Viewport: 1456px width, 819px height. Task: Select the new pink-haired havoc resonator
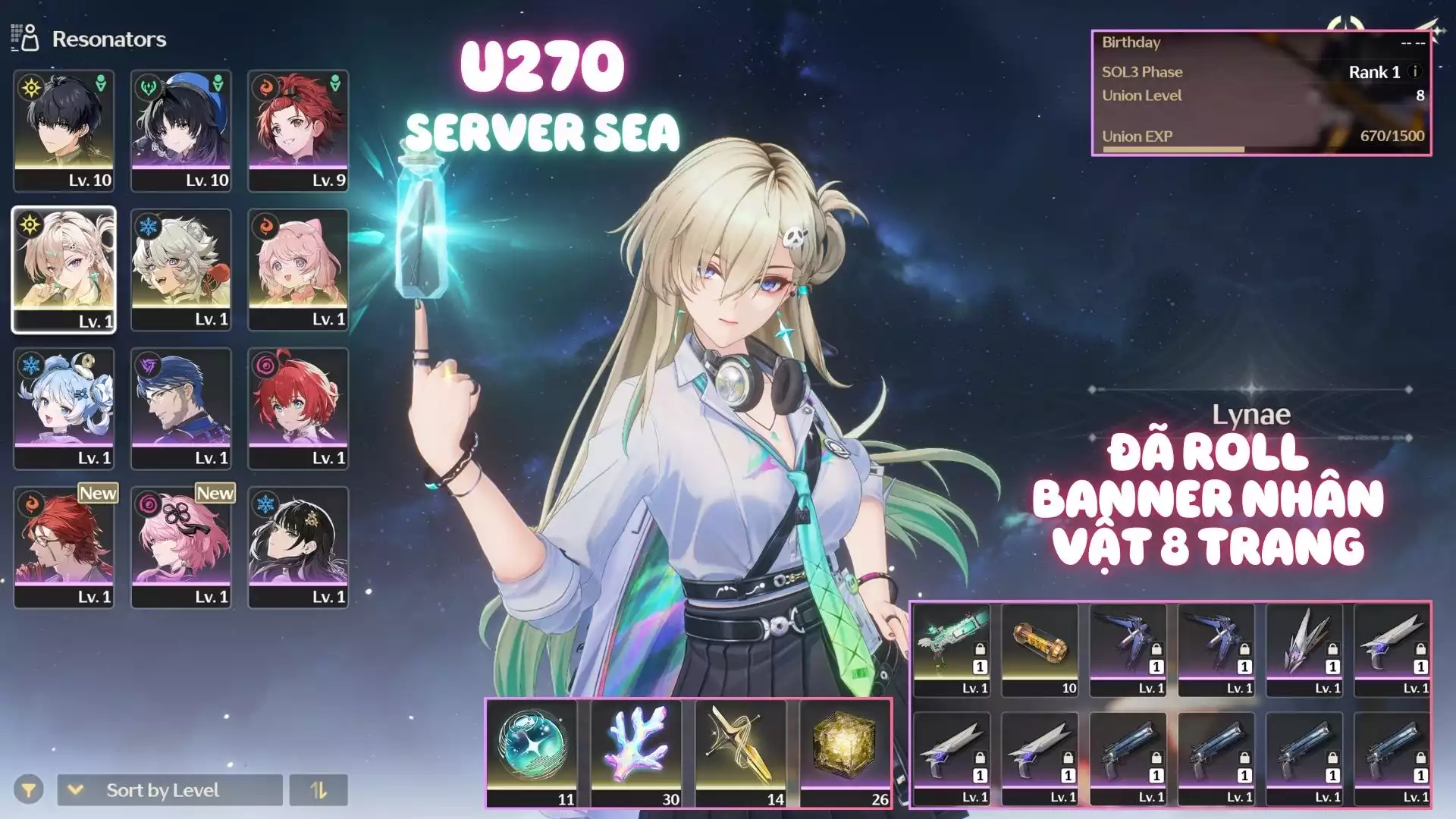(180, 547)
